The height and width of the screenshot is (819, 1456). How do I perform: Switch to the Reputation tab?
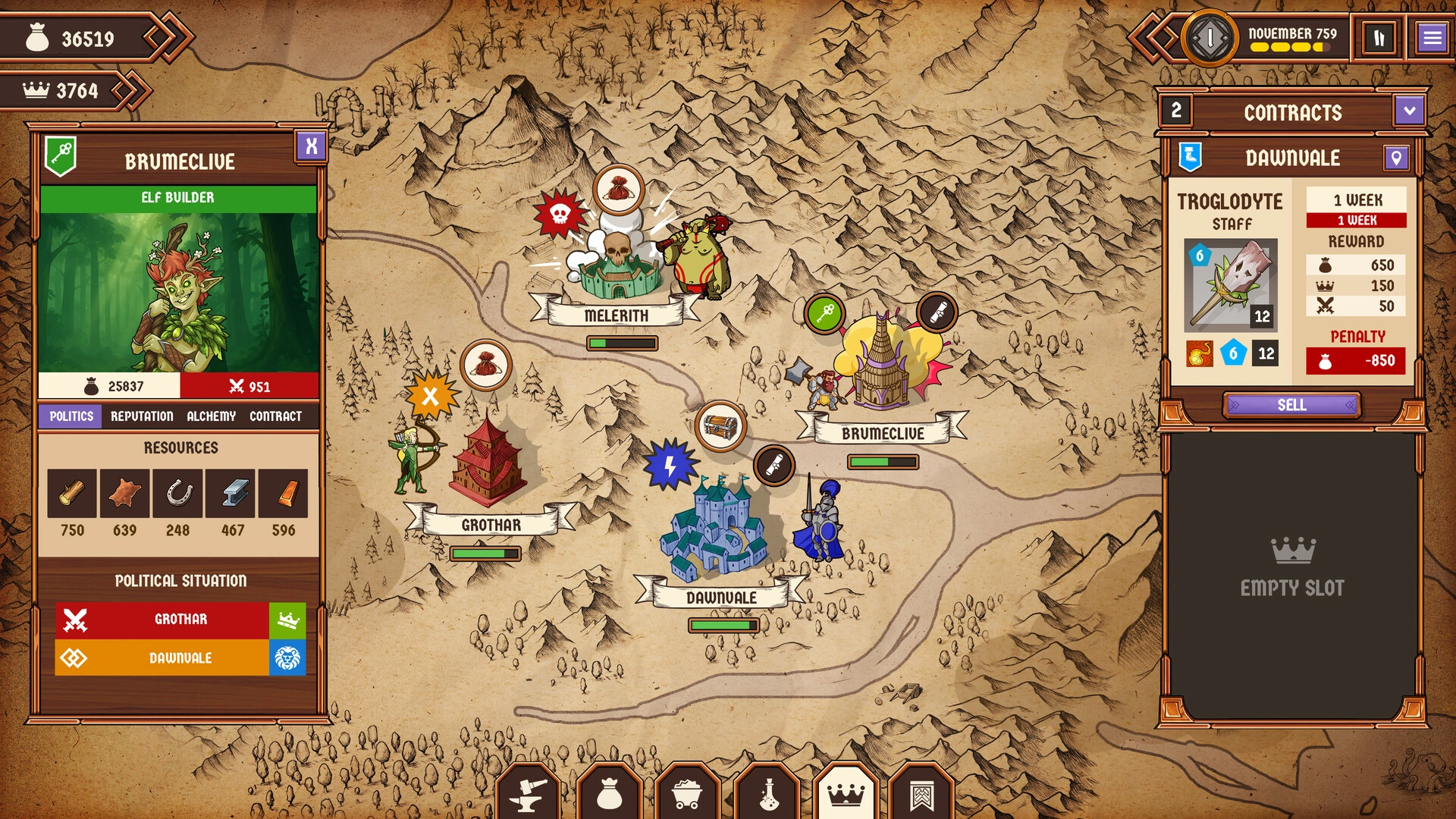(143, 416)
